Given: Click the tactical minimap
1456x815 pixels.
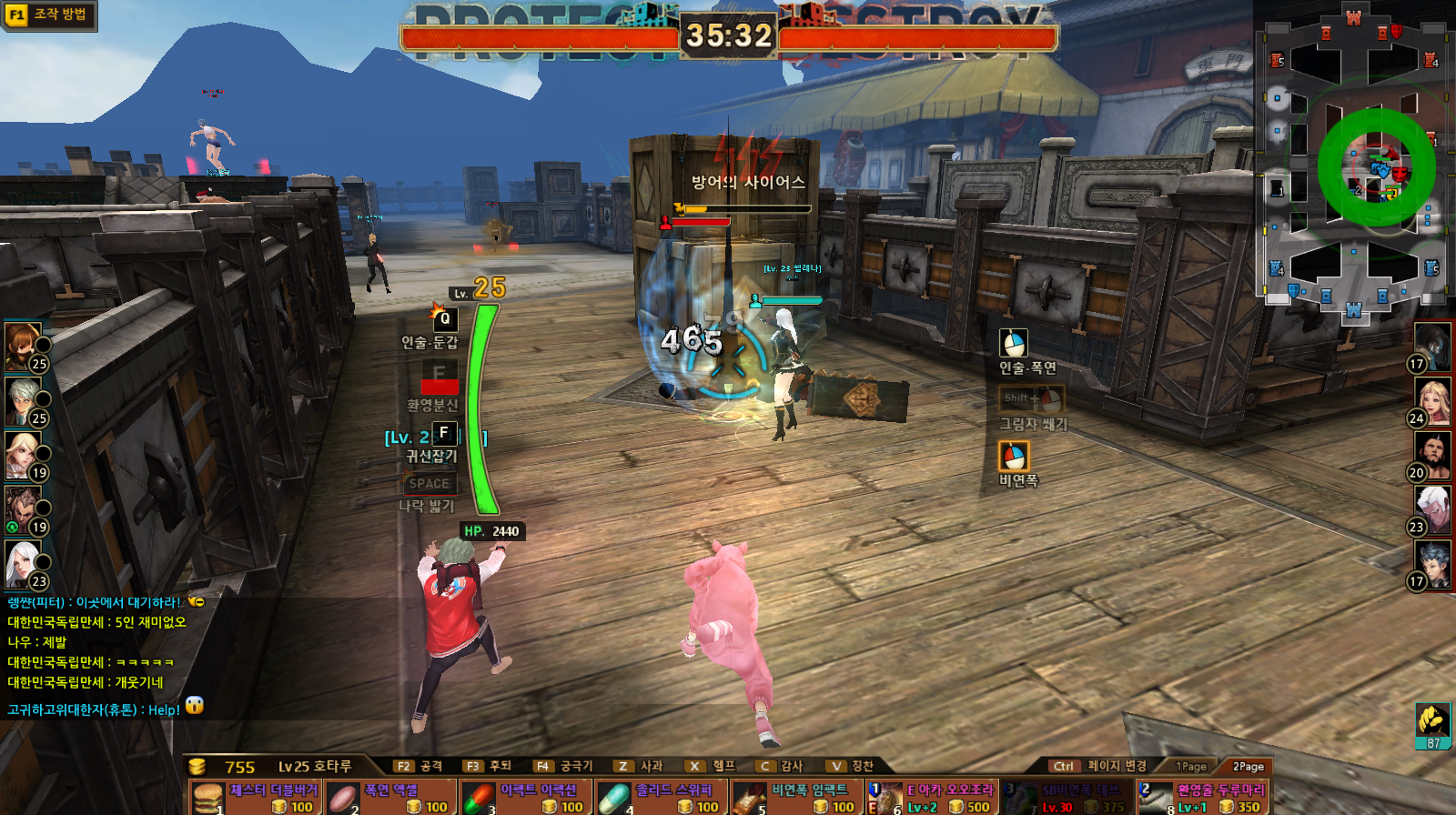Looking at the screenshot, I should pos(1353,164).
